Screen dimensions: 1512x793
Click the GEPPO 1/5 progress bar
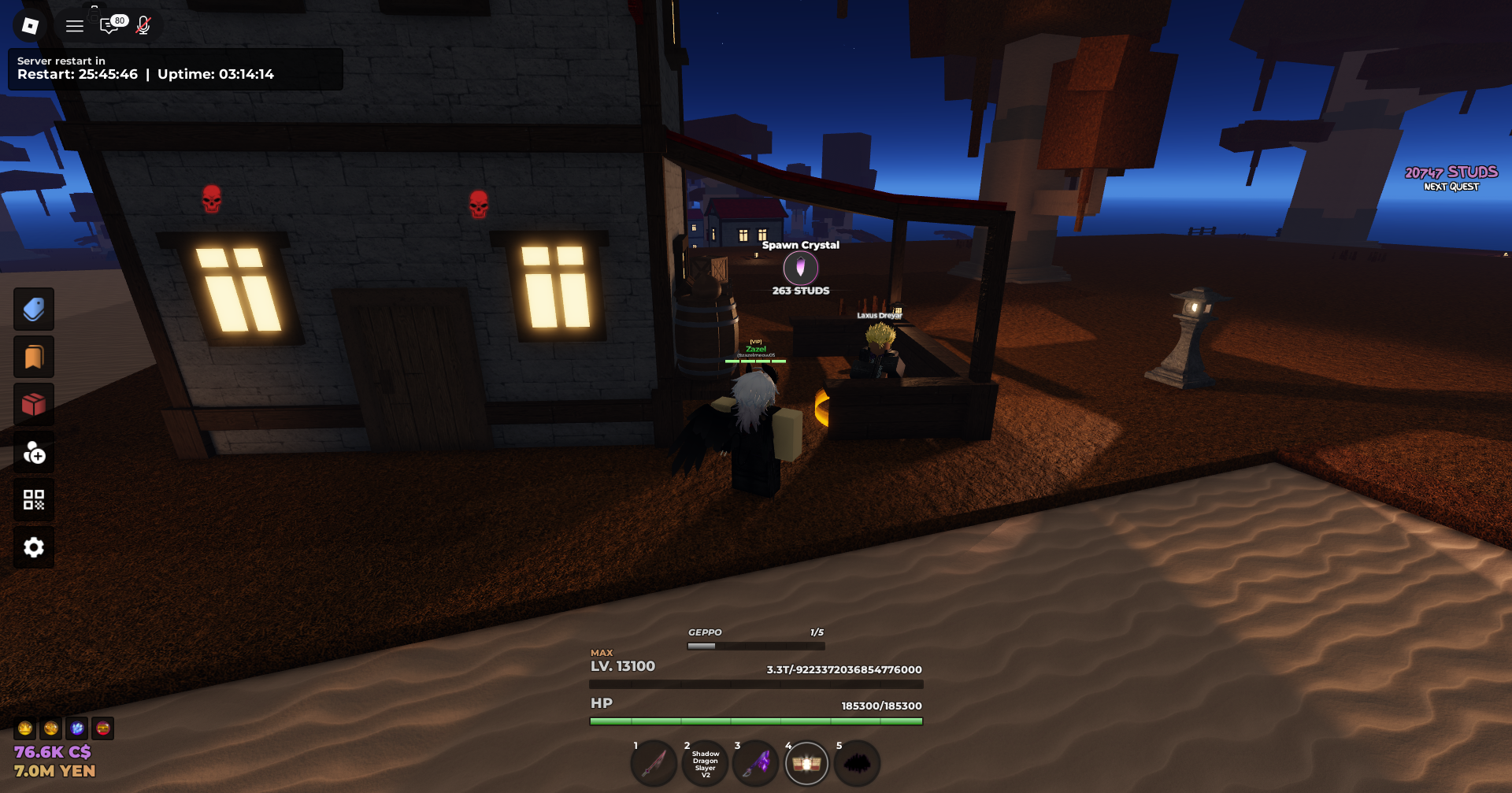pos(754,644)
